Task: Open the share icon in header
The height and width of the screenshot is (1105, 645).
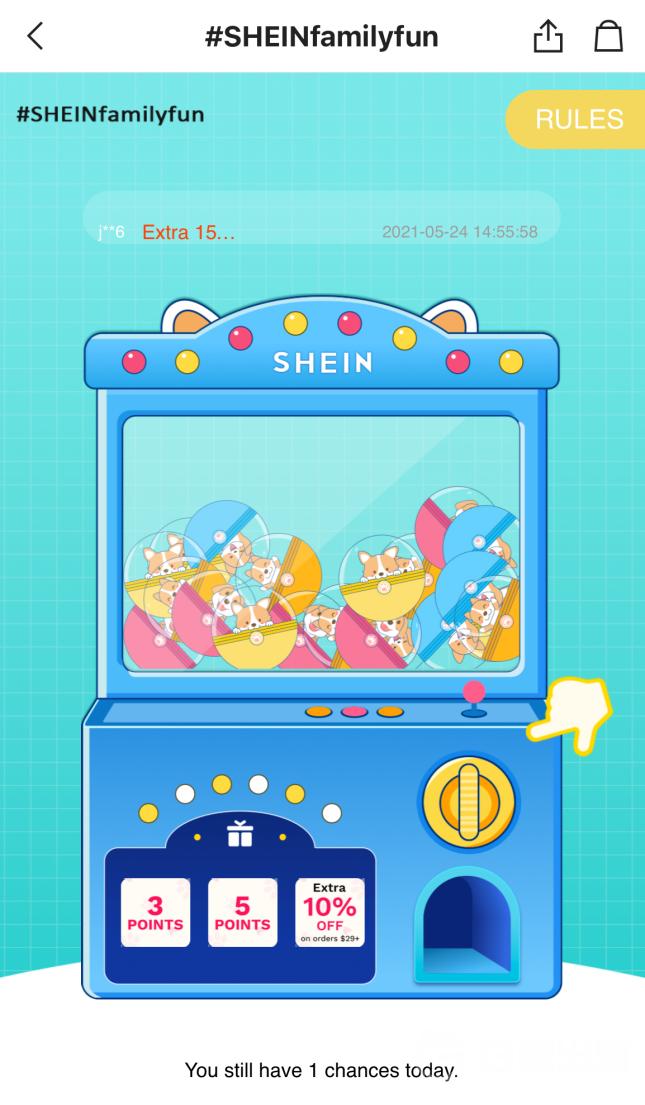Action: (548, 37)
